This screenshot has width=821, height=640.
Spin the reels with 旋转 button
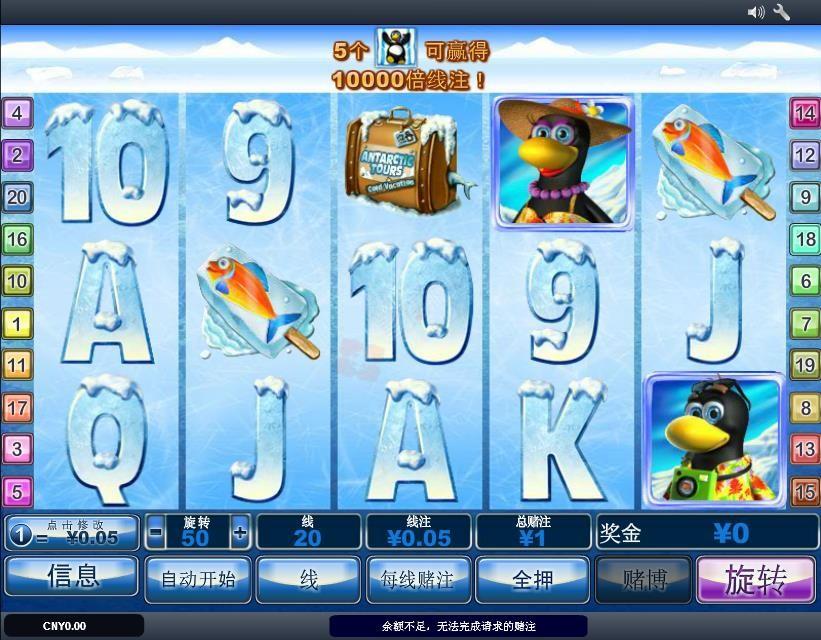tap(756, 578)
